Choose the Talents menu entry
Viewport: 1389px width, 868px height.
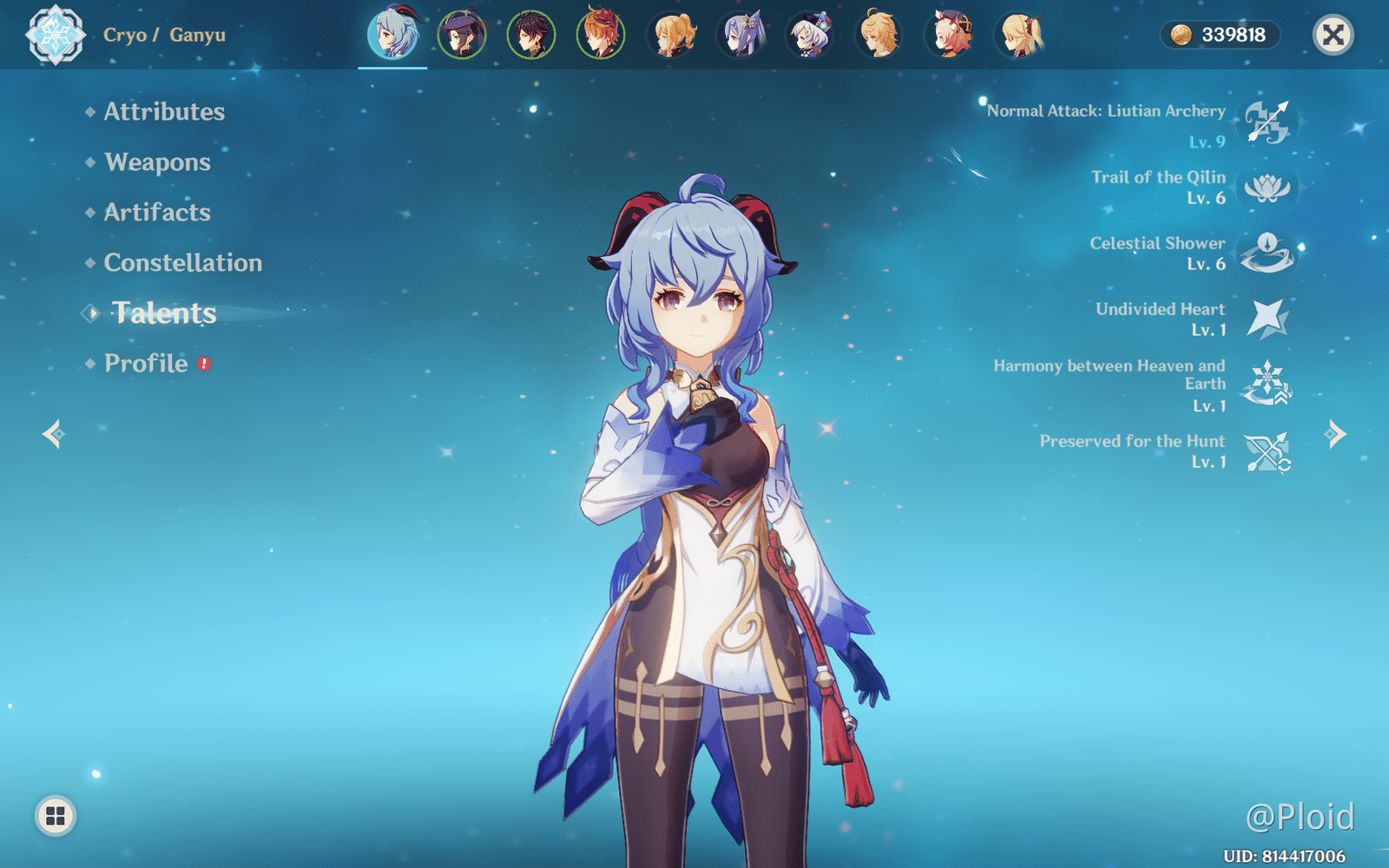coord(164,313)
